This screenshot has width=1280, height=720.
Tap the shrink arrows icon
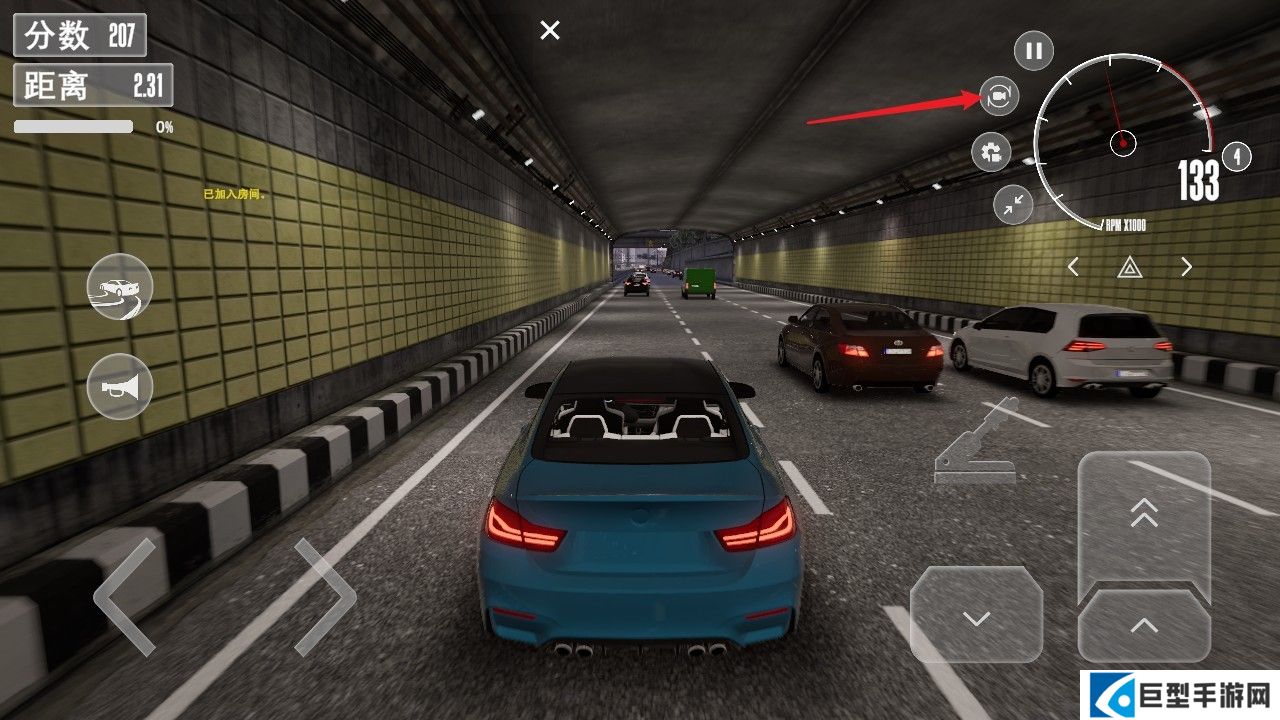point(1013,205)
